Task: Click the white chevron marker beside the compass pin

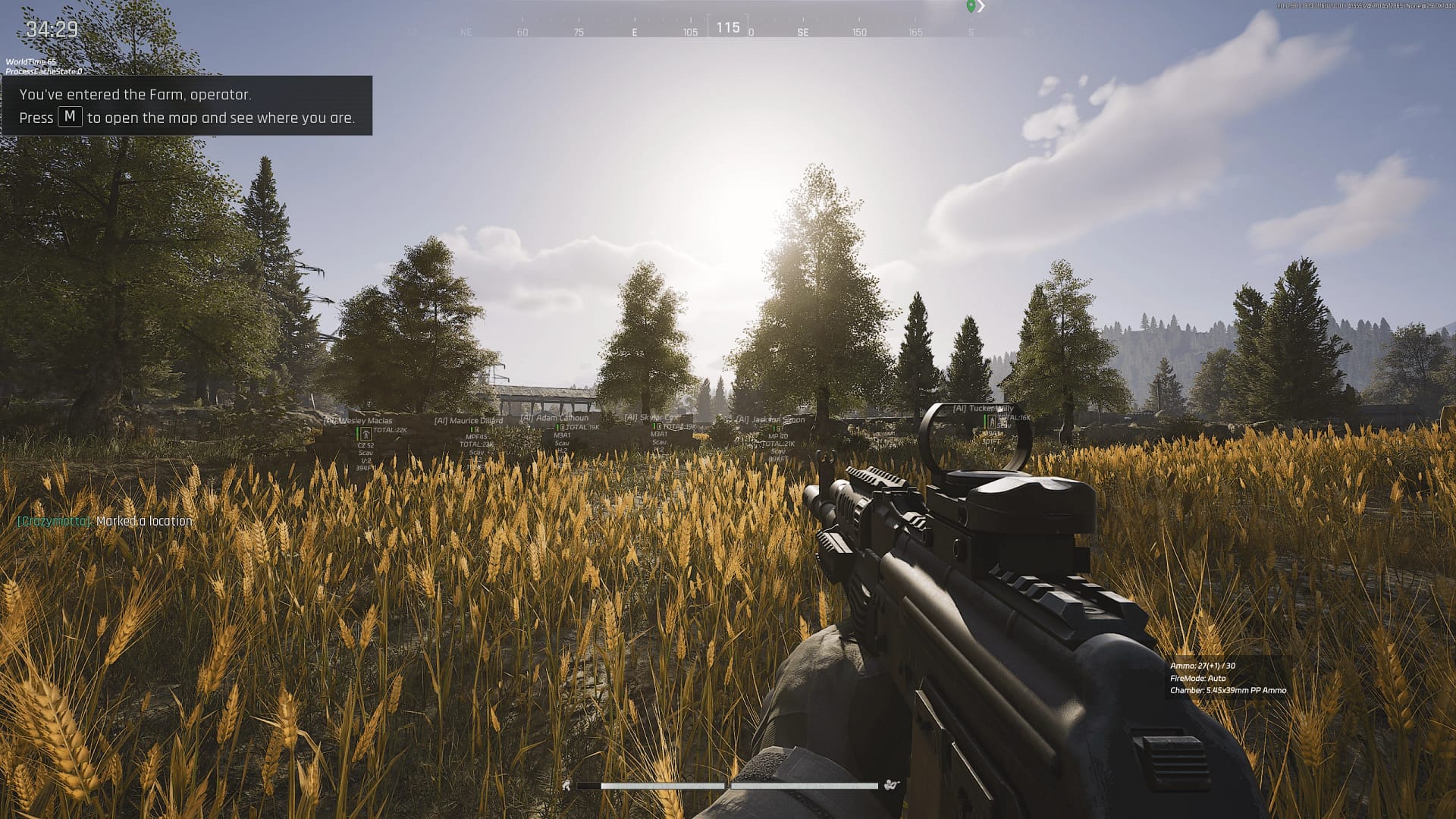Action: [x=981, y=6]
